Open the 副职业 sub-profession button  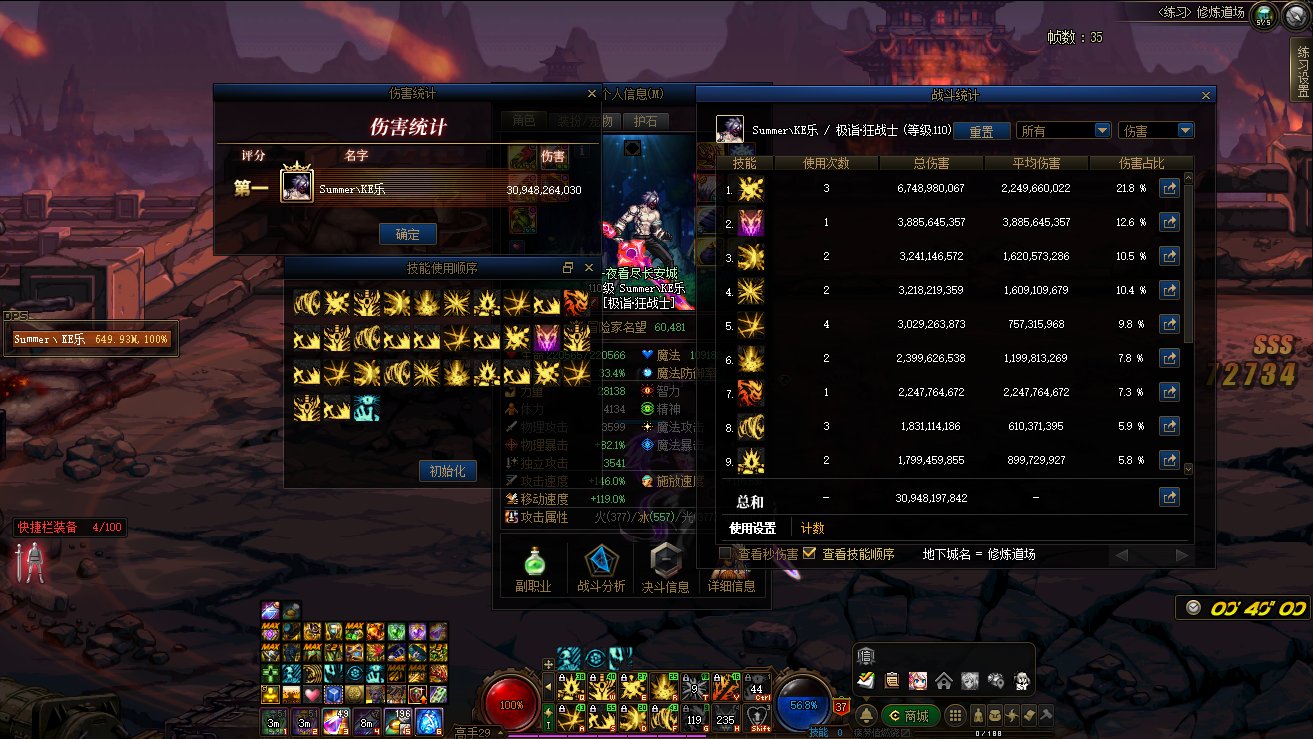[x=533, y=570]
